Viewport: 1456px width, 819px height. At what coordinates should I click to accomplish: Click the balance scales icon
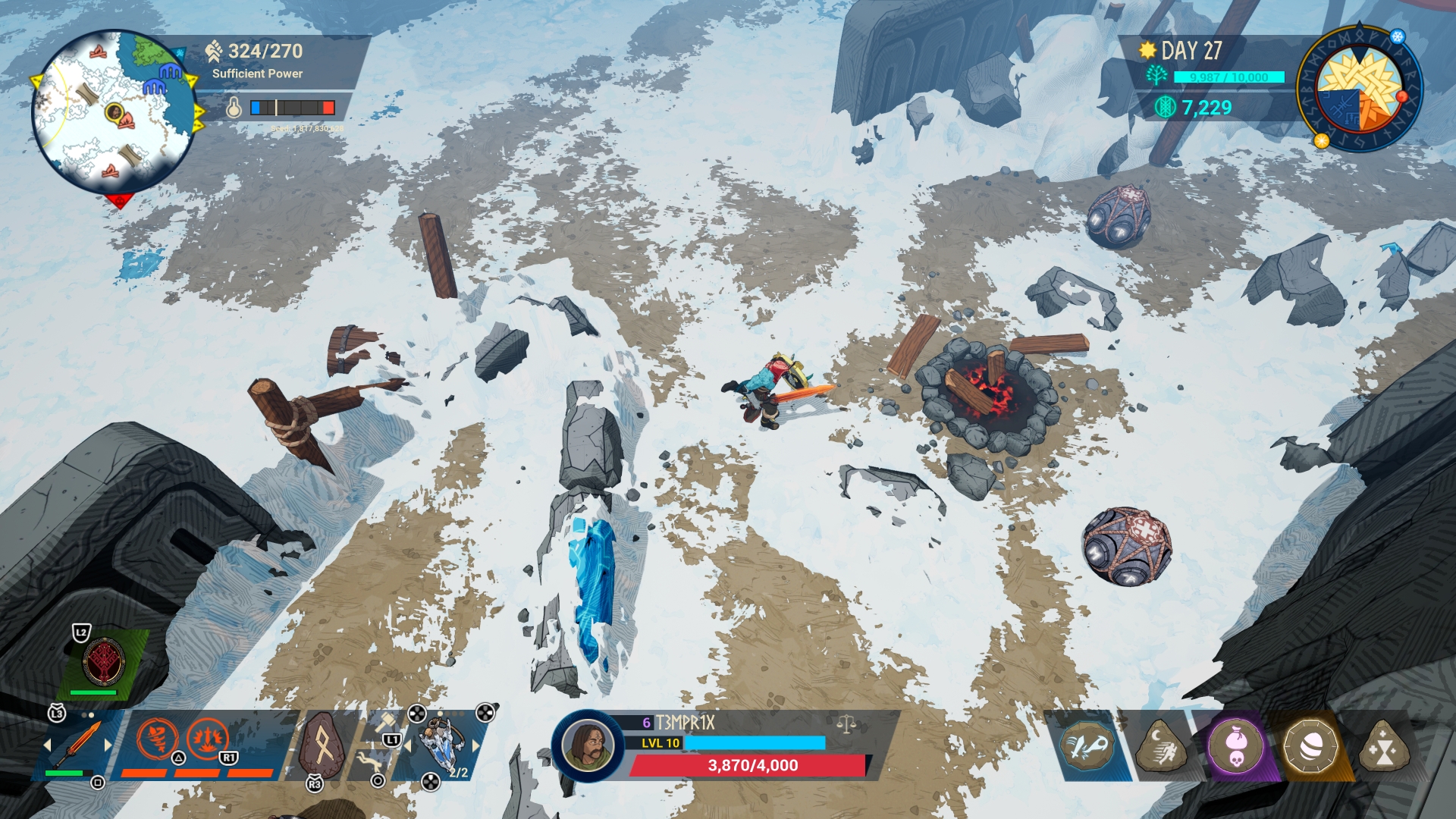click(846, 724)
